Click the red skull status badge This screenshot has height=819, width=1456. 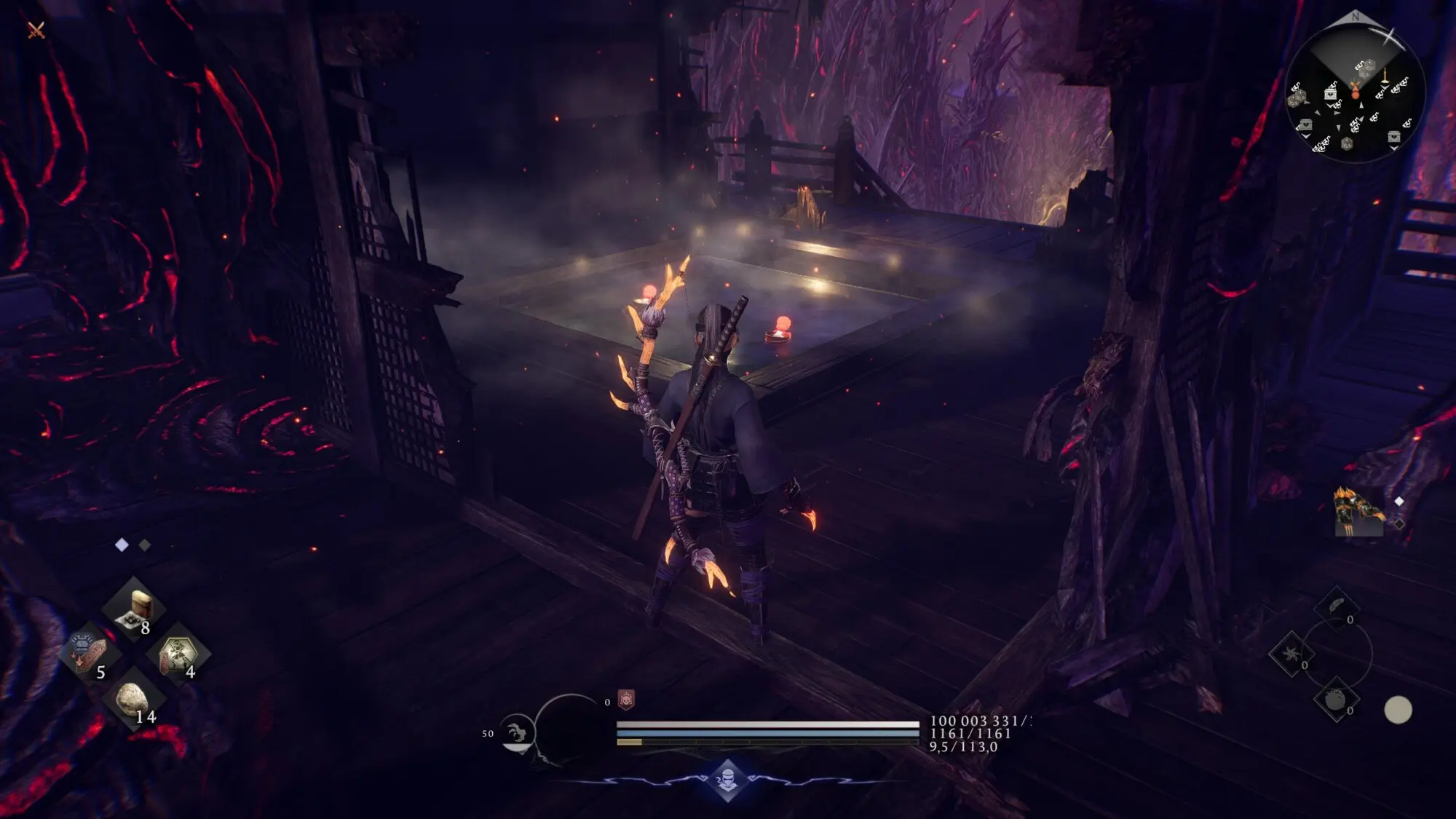(626, 700)
